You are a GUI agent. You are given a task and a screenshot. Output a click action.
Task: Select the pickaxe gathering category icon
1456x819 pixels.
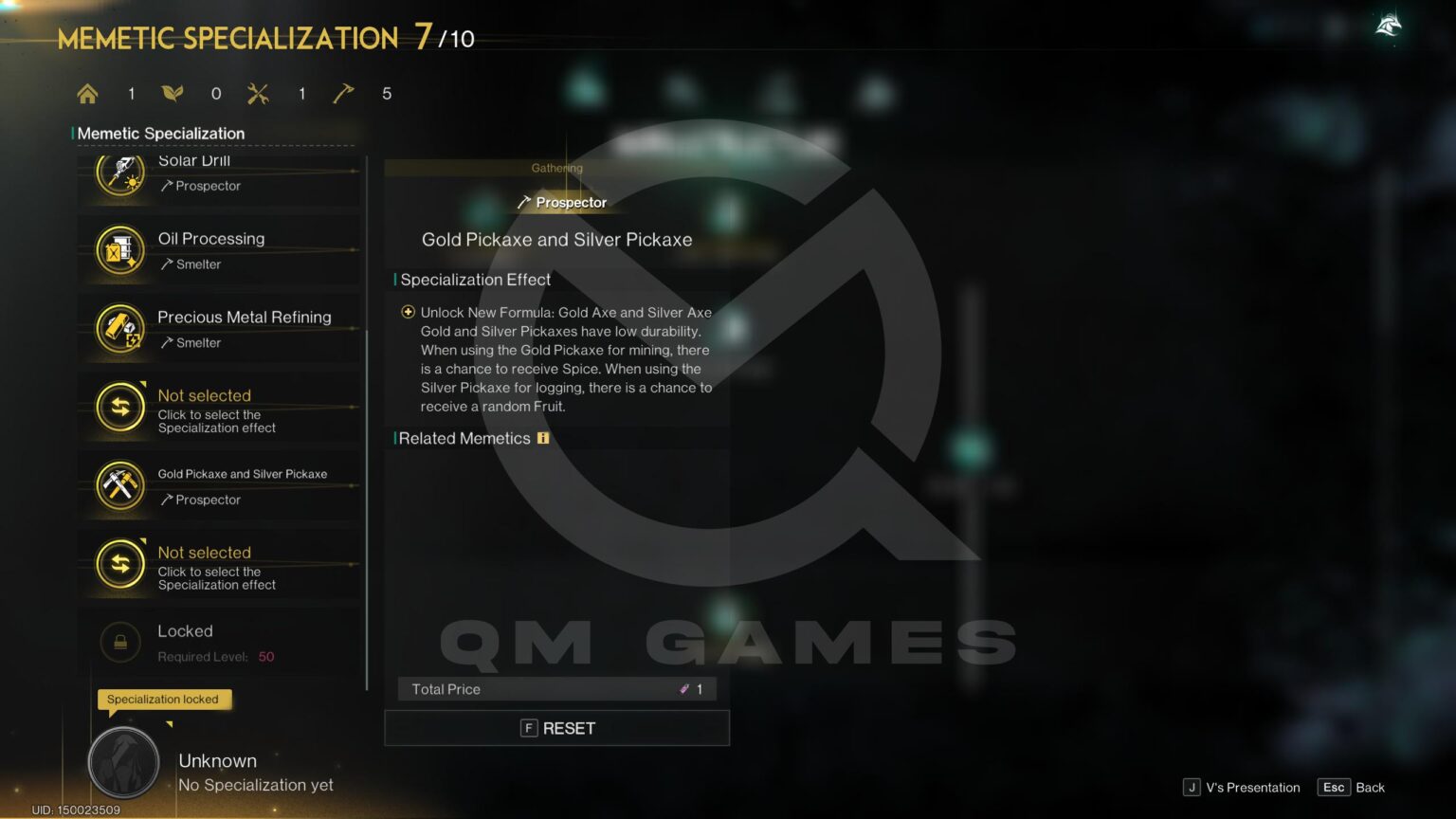(343, 93)
